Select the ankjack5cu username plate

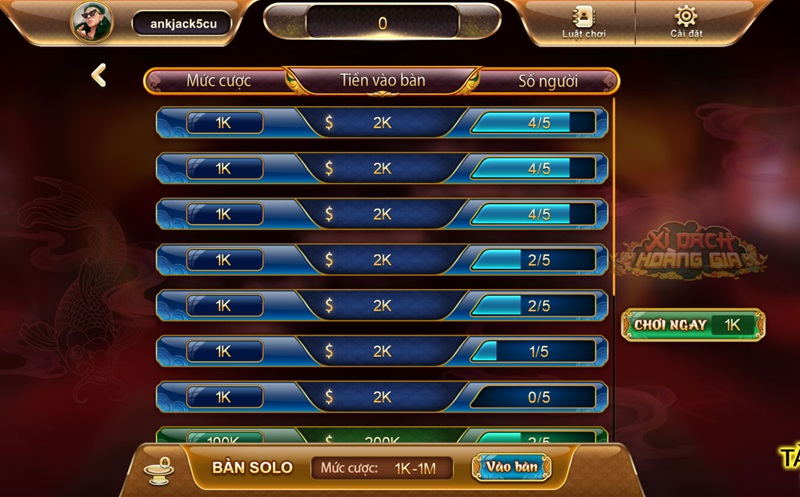[x=182, y=23]
